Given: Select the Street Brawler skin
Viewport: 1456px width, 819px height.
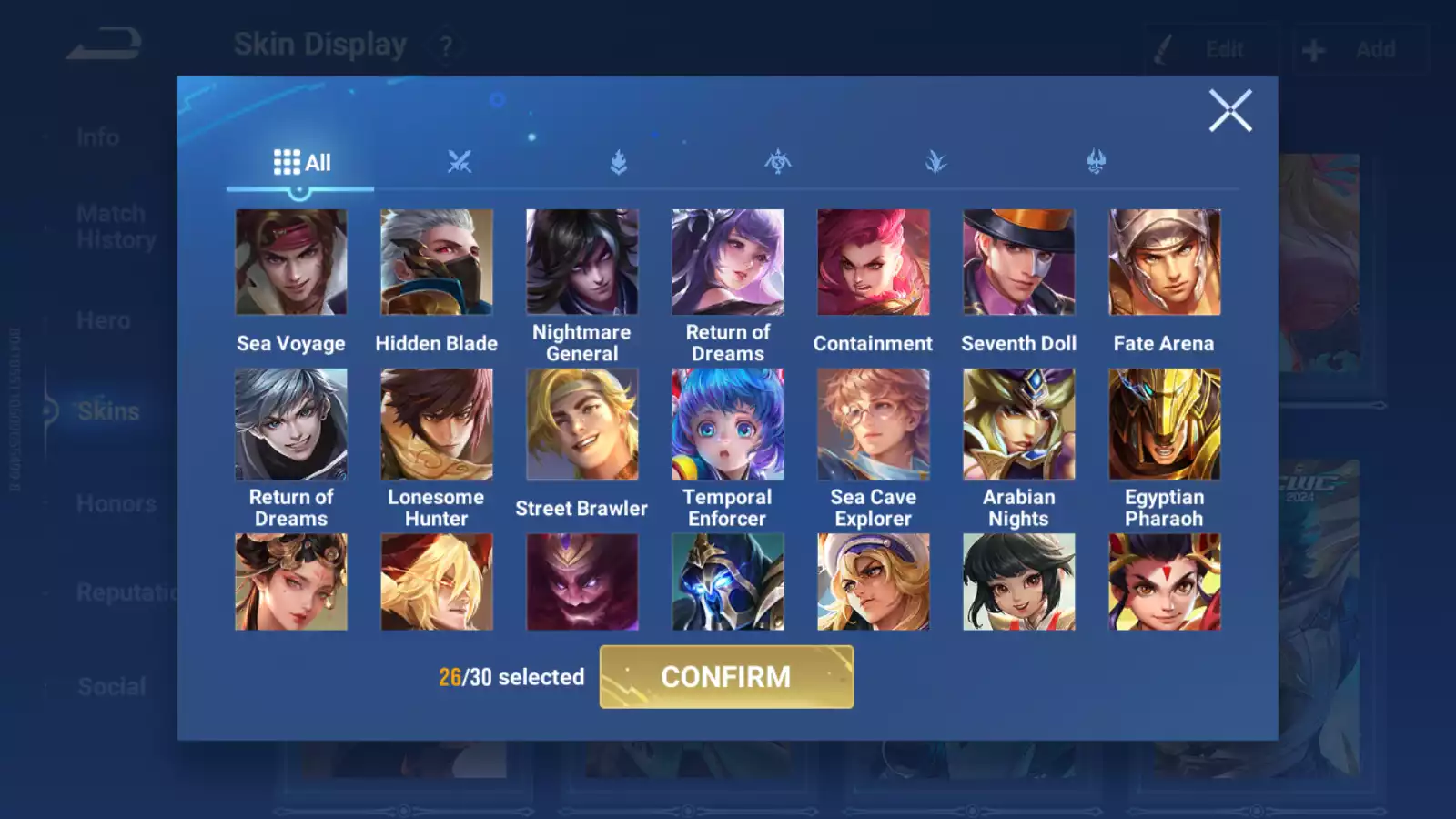Looking at the screenshot, I should (582, 424).
